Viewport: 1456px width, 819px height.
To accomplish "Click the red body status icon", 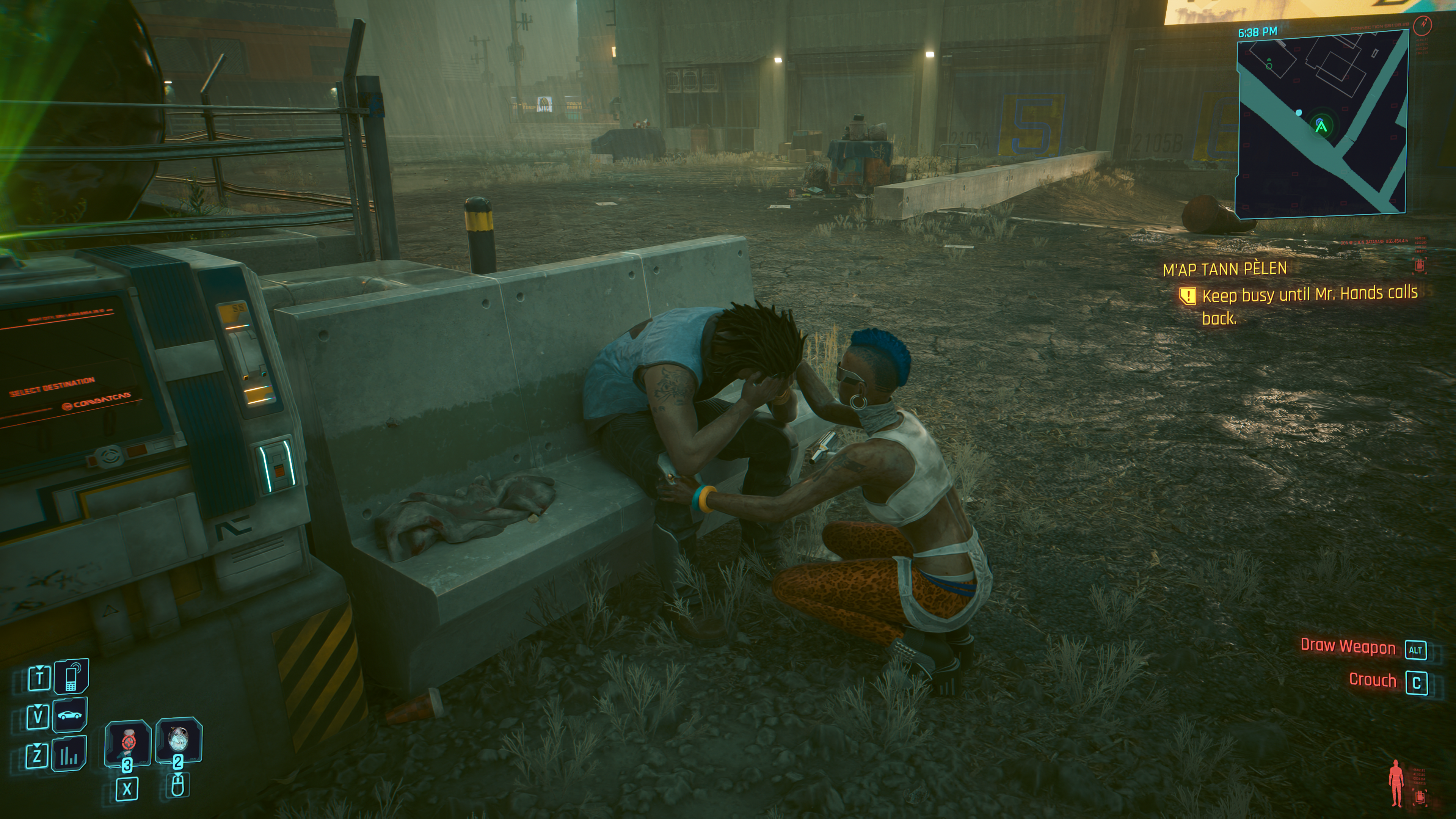I will pos(1396,783).
